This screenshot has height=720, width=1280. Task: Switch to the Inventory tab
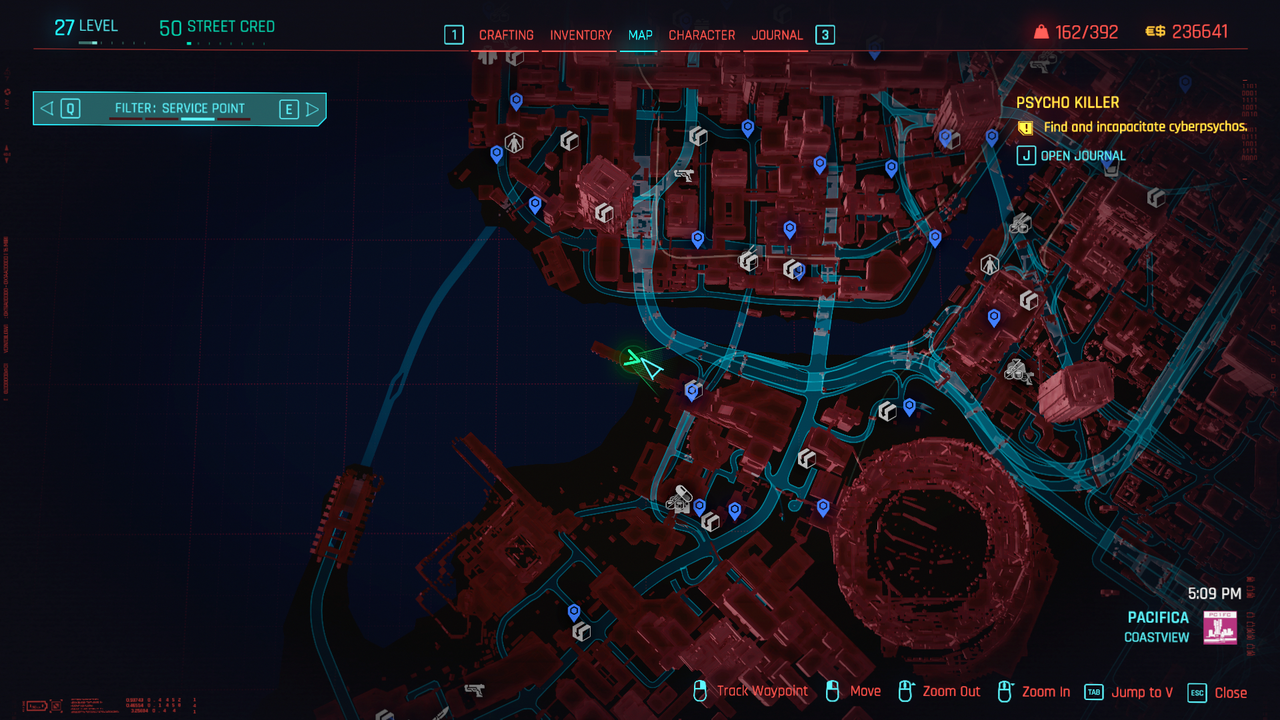[x=580, y=35]
